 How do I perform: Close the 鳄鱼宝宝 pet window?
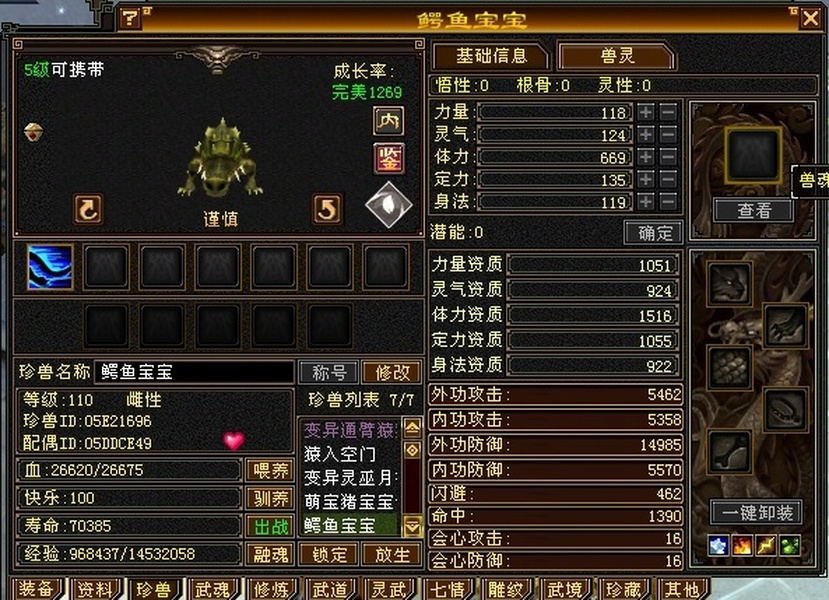[x=811, y=17]
